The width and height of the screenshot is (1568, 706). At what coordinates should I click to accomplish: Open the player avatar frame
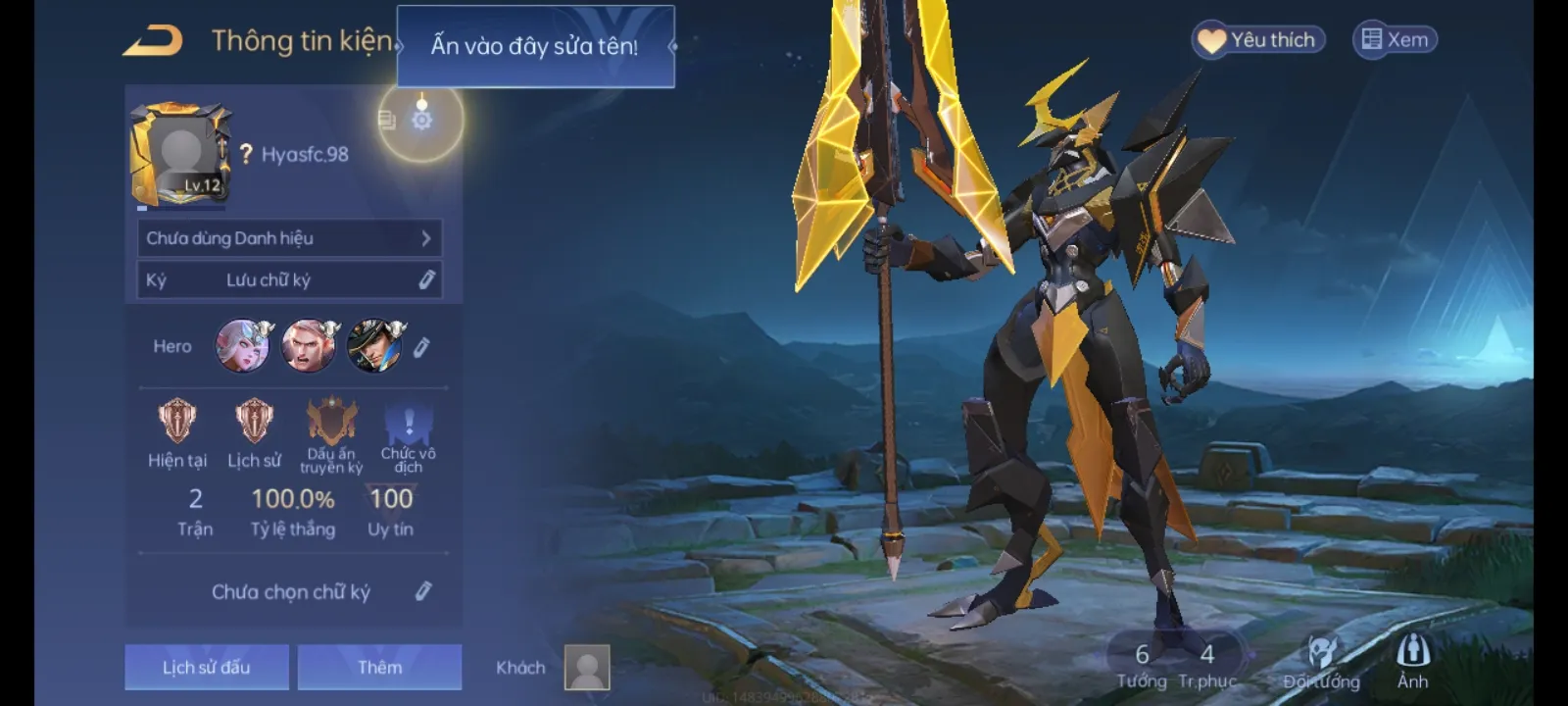pyautogui.click(x=180, y=155)
